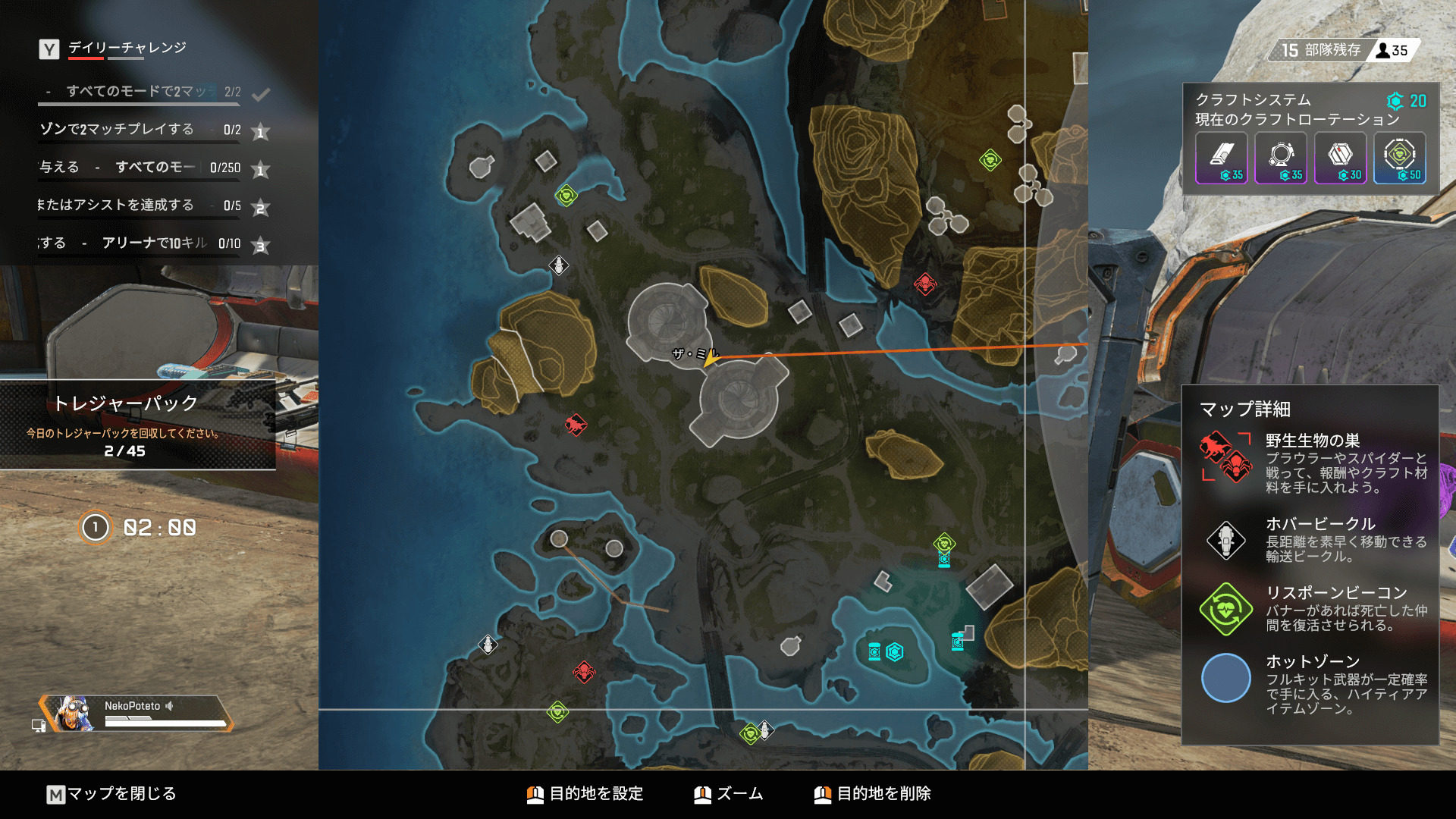Select the extended magazine crafting slot
This screenshot has width=1456, height=819.
pos(1221,158)
